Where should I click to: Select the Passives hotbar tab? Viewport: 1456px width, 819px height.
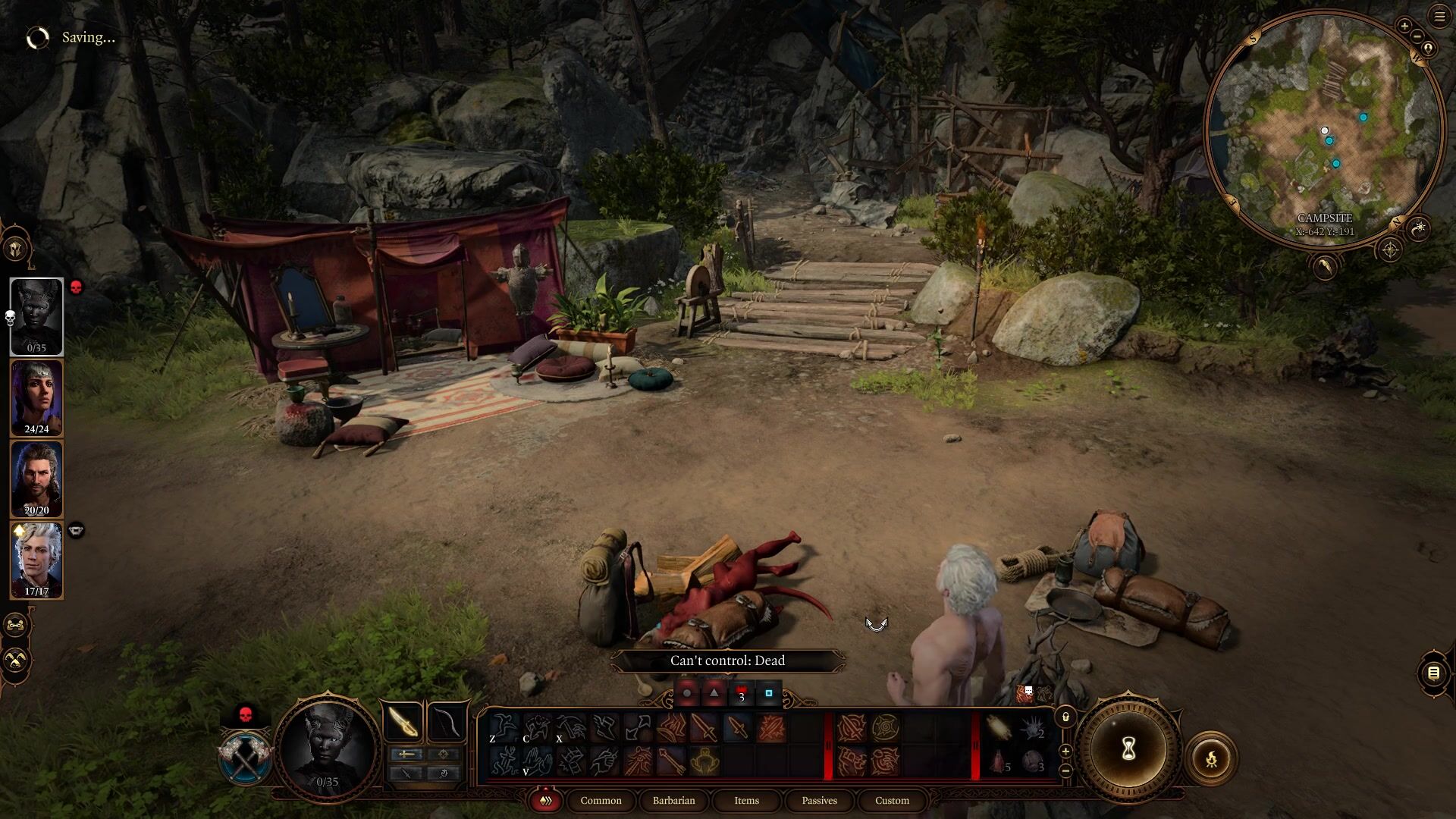pos(819,800)
